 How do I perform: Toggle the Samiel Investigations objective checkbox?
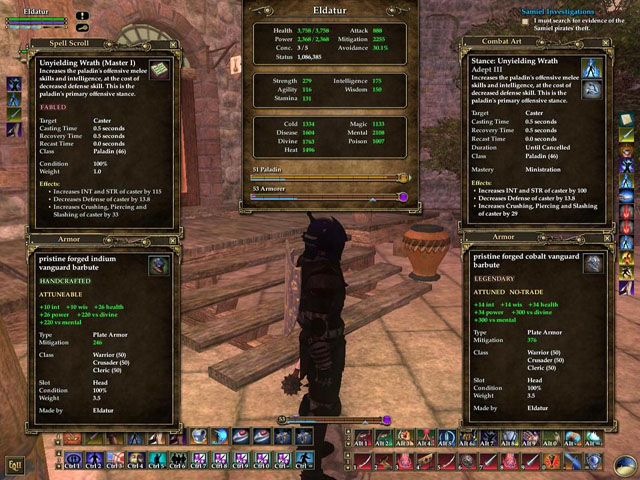[x=527, y=20]
